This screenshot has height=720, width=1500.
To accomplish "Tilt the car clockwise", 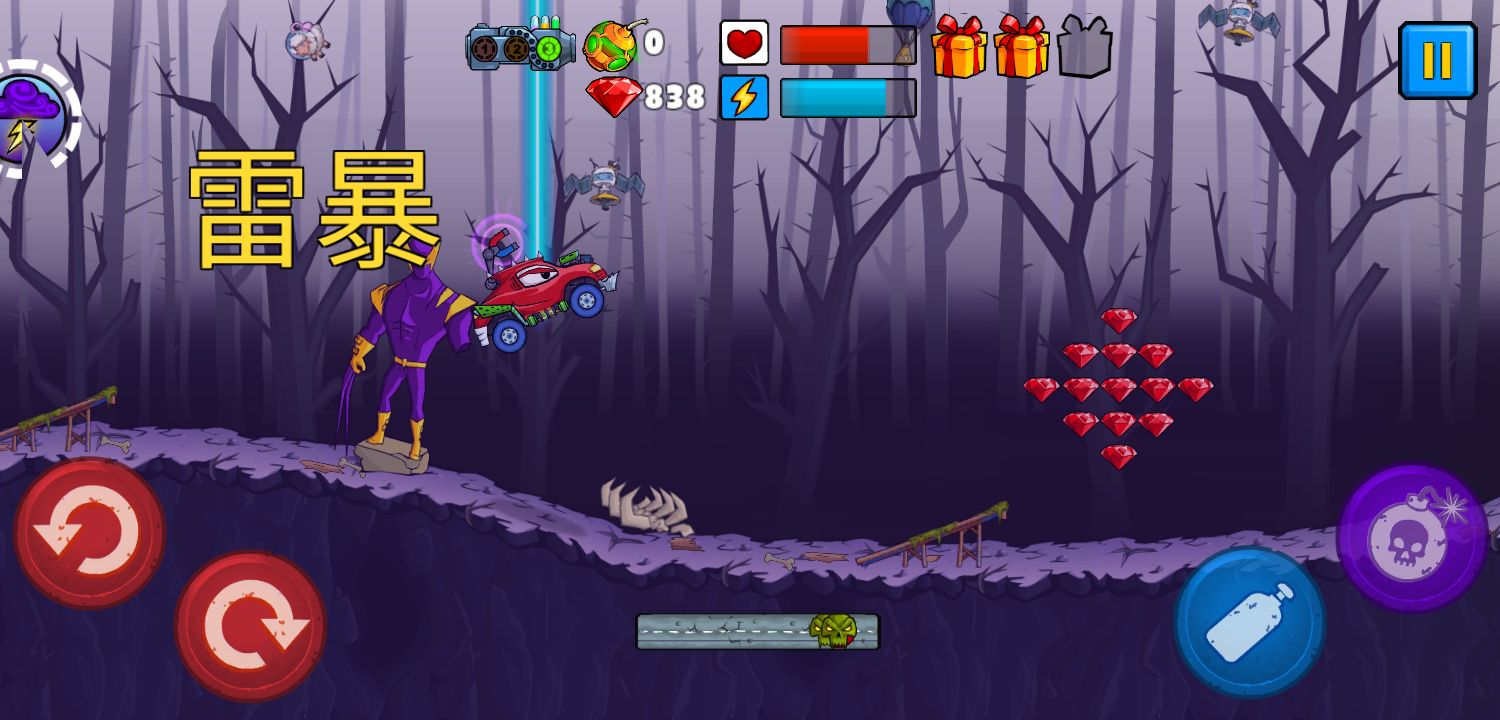I will (250, 626).
